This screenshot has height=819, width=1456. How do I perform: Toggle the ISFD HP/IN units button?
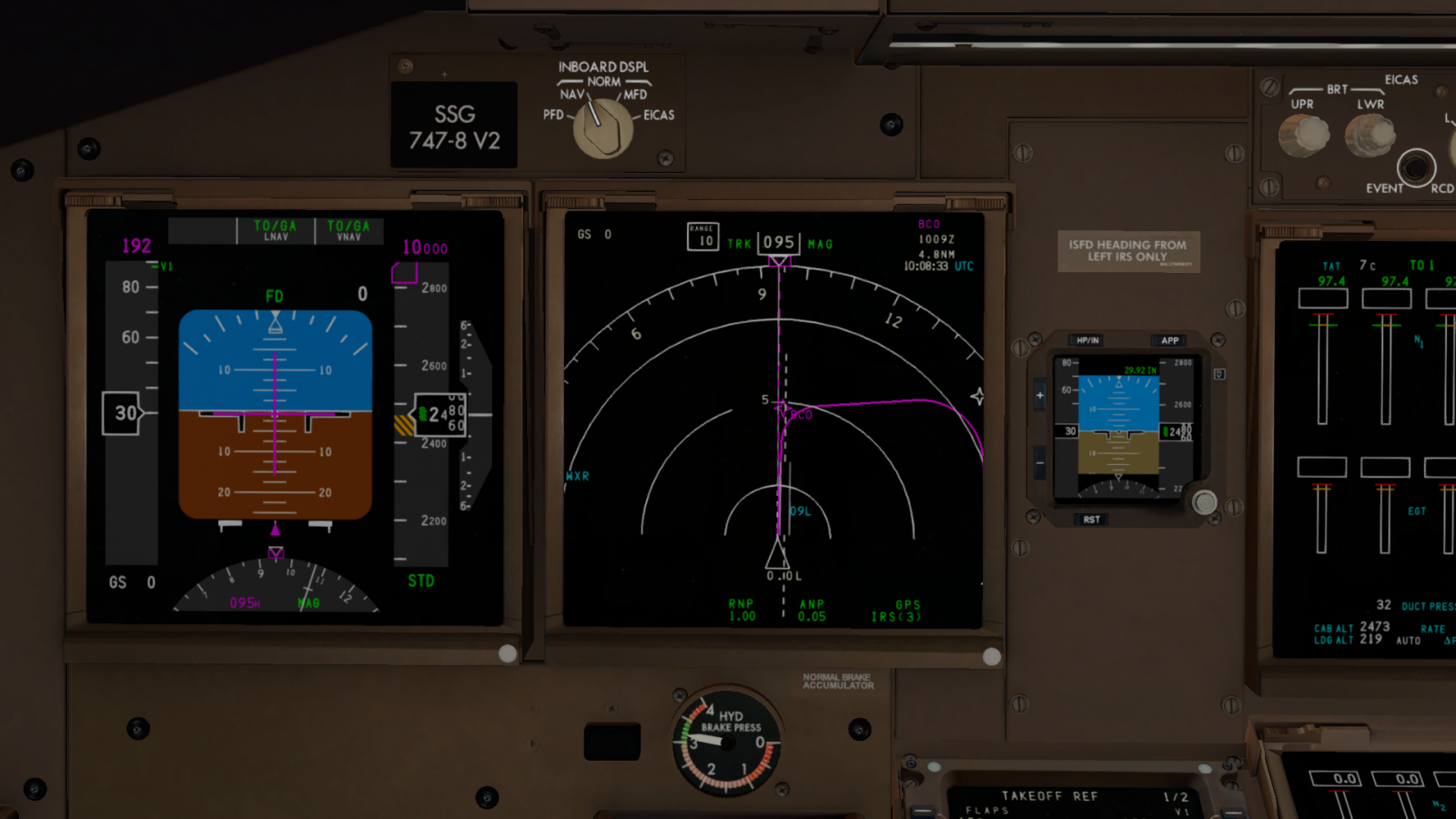click(x=1087, y=340)
